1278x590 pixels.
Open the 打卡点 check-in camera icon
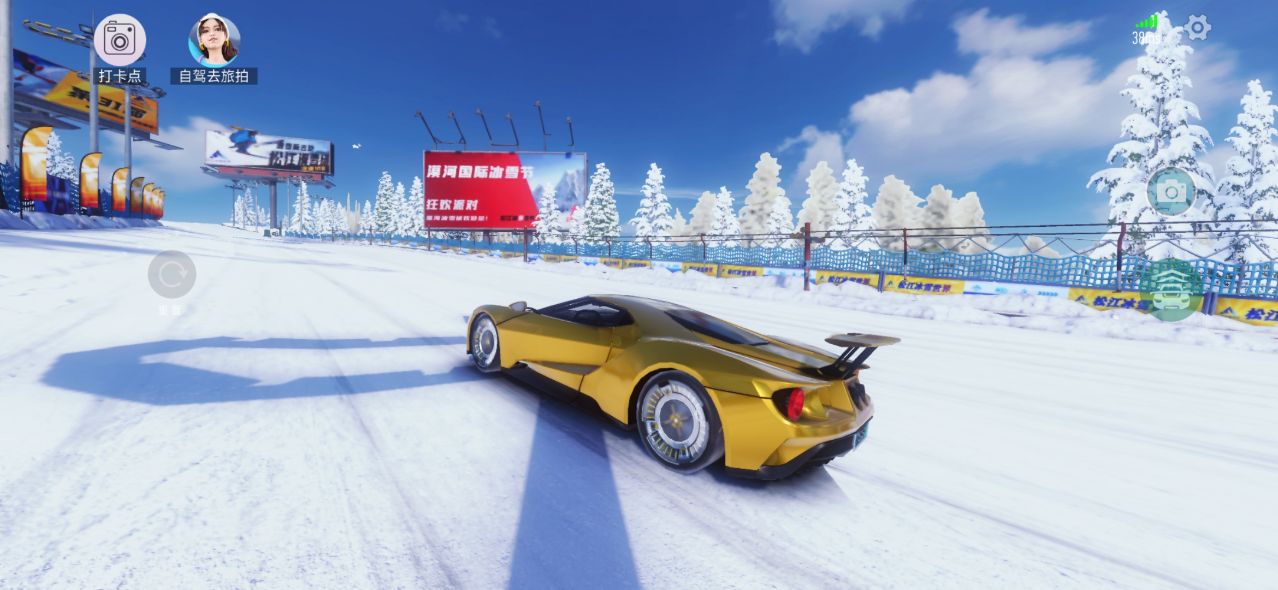[120, 40]
